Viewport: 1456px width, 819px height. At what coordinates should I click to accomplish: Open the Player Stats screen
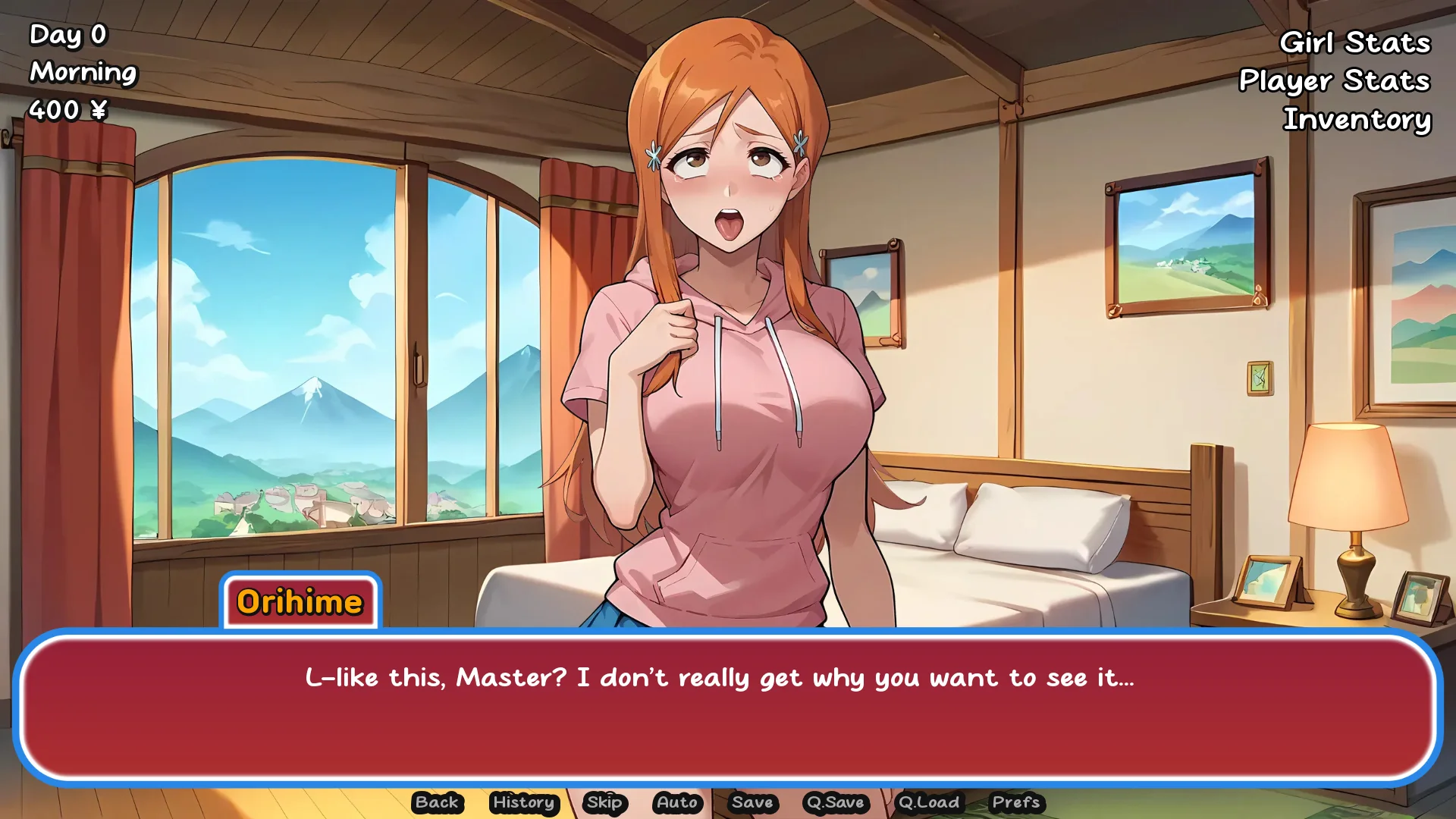click(1334, 80)
